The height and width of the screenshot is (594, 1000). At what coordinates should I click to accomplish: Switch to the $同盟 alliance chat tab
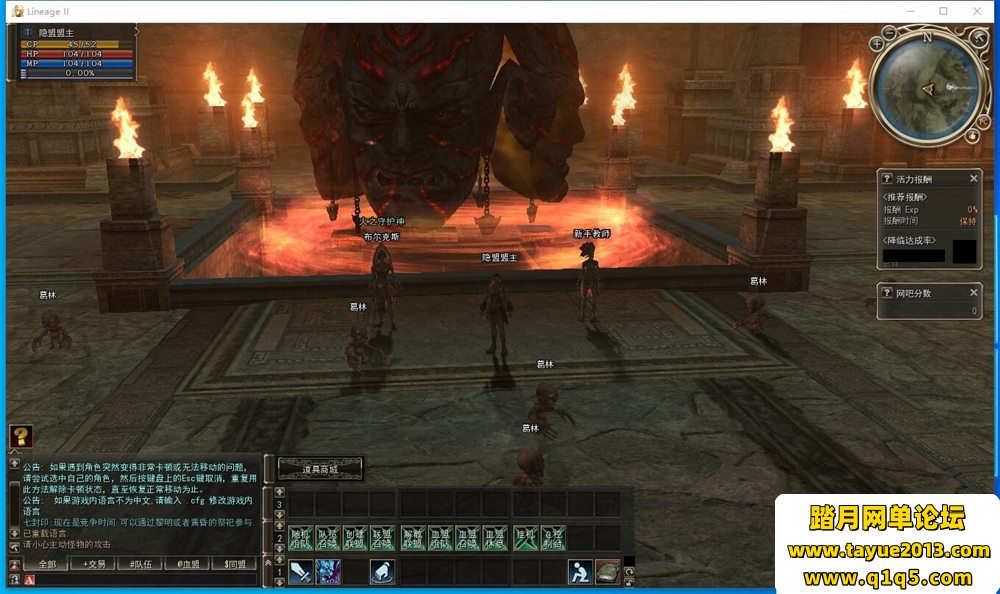click(x=235, y=564)
